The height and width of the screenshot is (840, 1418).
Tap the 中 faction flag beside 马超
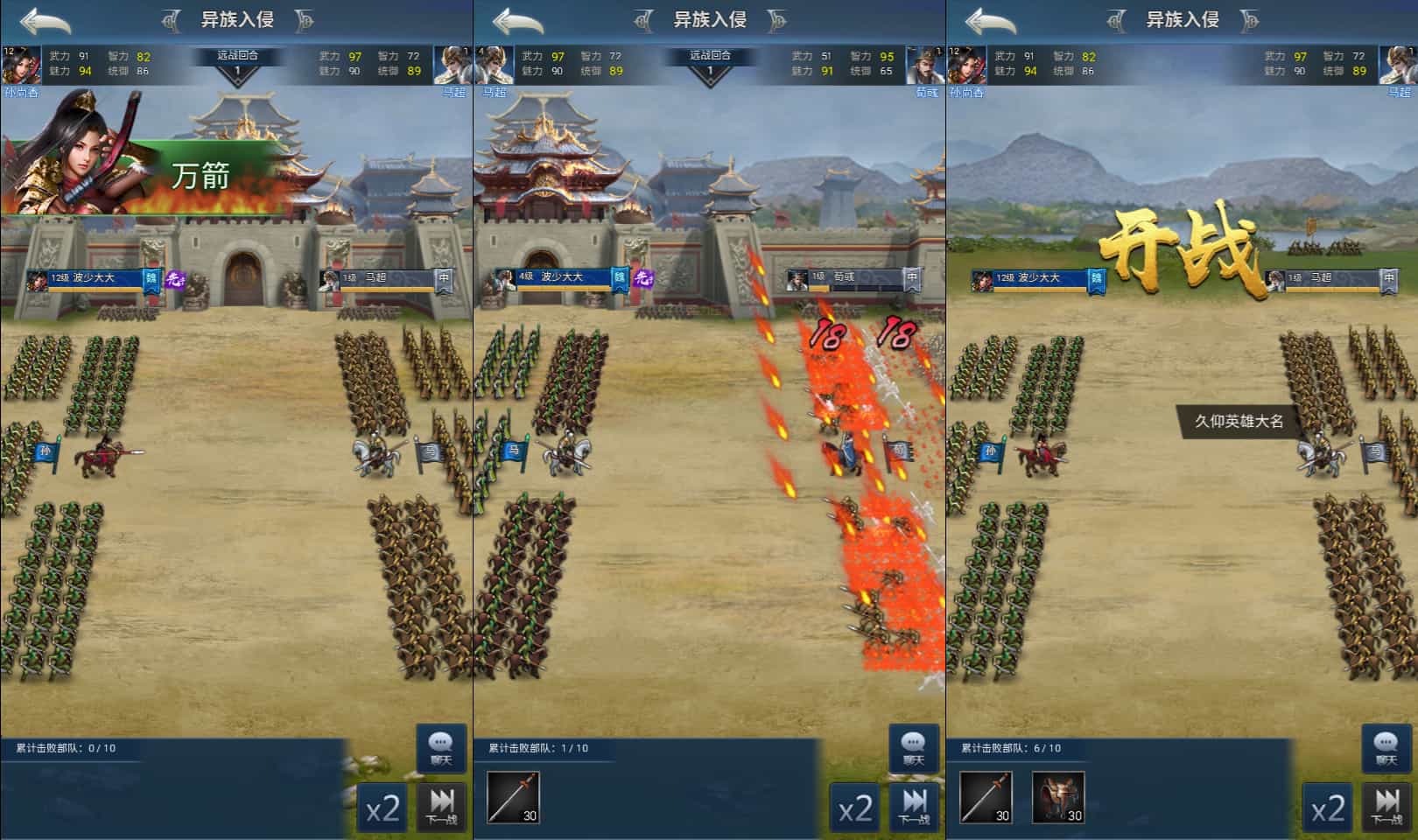point(444,277)
